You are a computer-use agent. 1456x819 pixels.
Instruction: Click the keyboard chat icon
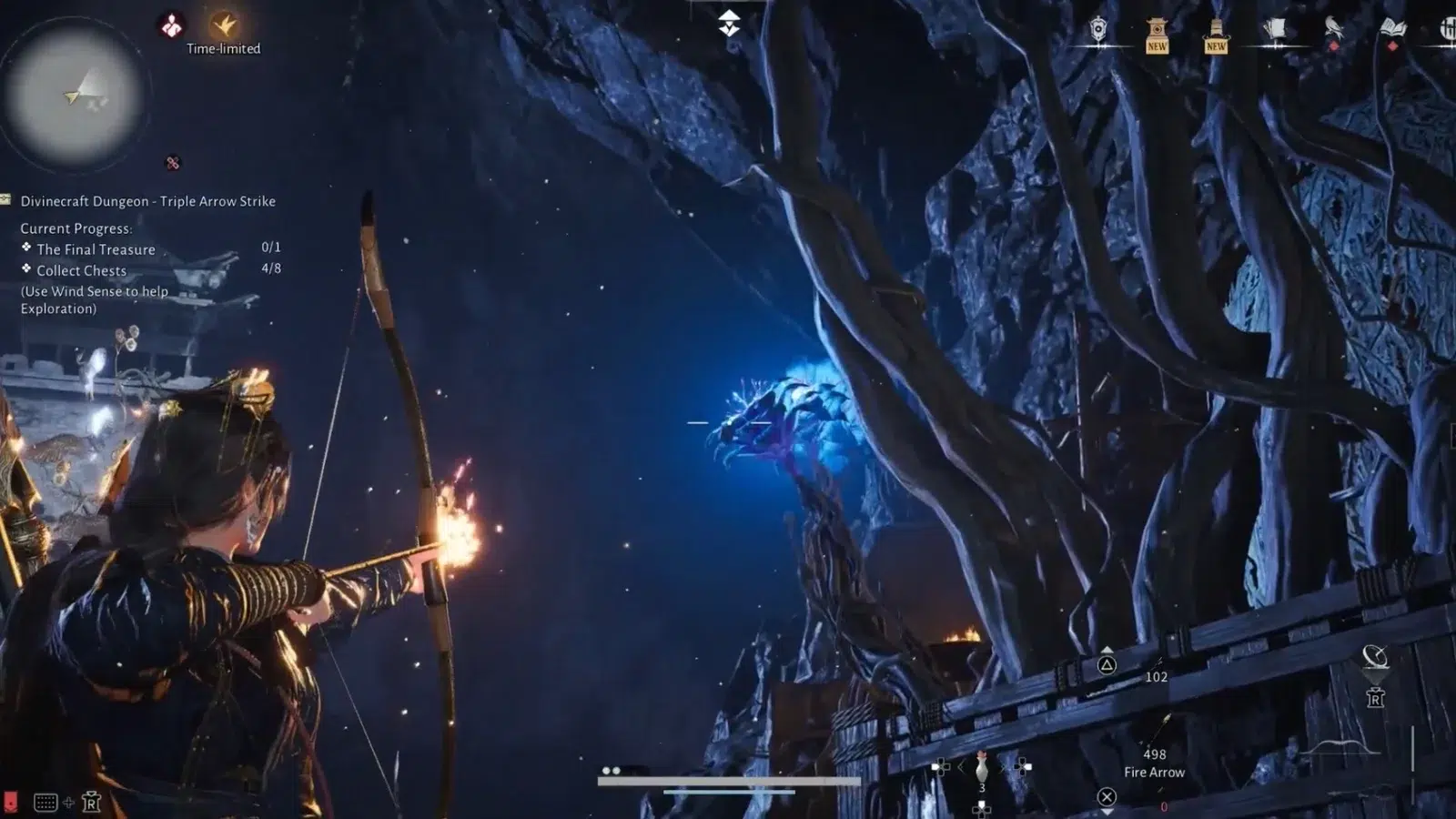point(45,802)
